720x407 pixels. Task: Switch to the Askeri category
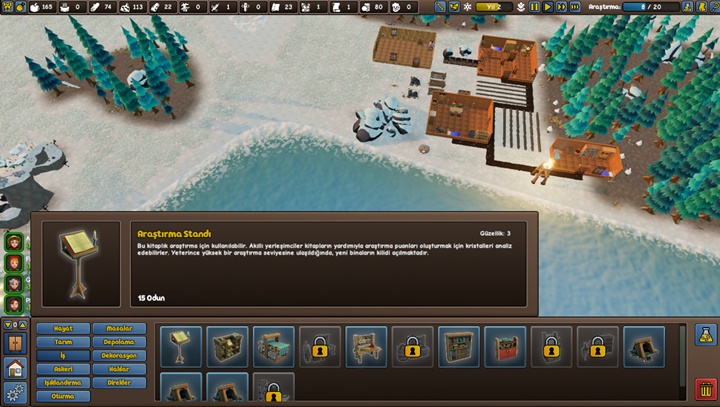click(x=63, y=369)
